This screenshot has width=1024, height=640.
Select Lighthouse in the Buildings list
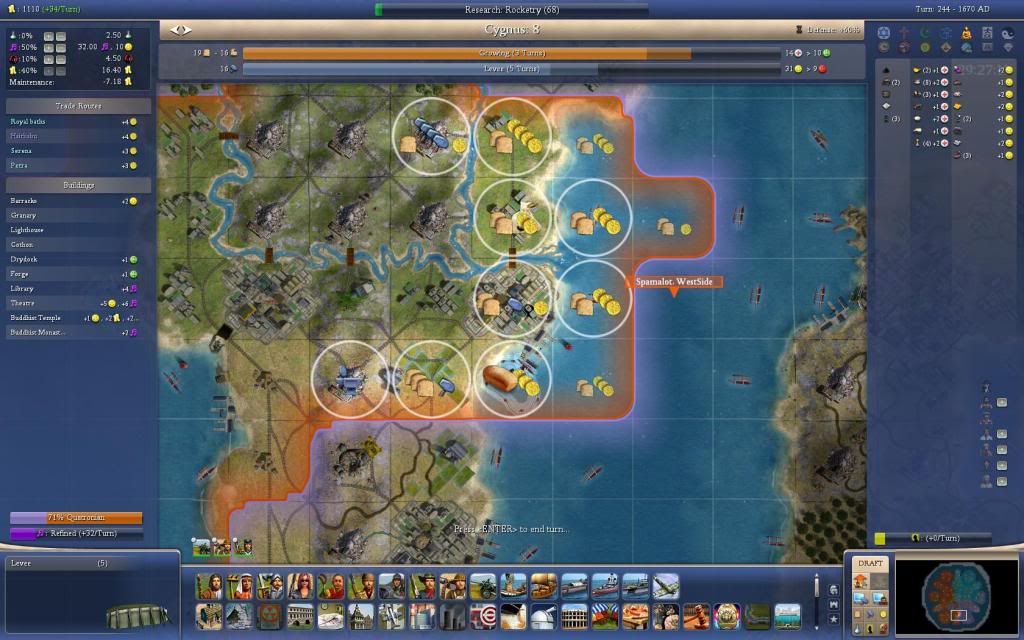28,230
